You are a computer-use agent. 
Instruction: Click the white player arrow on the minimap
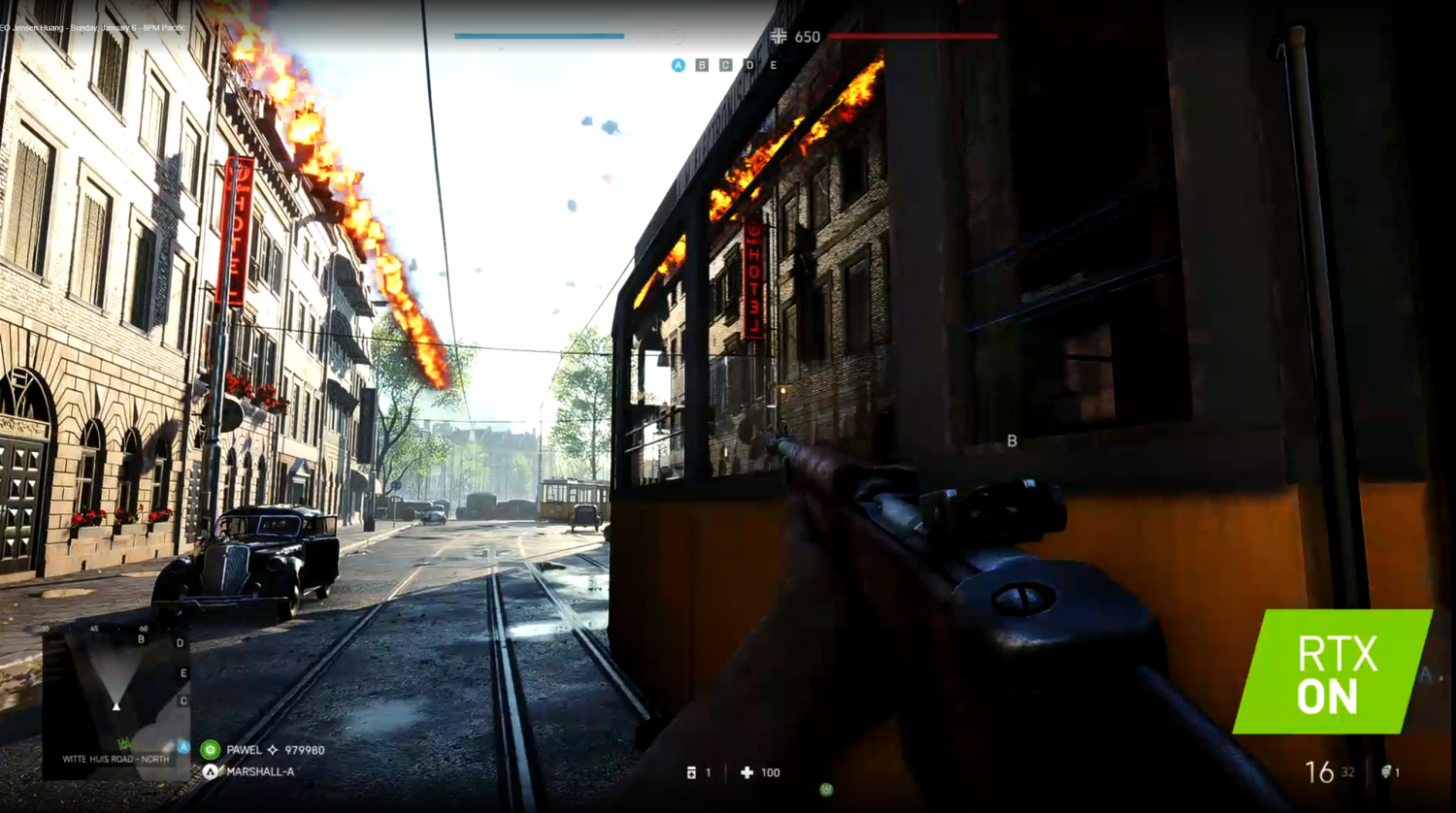pos(116,705)
